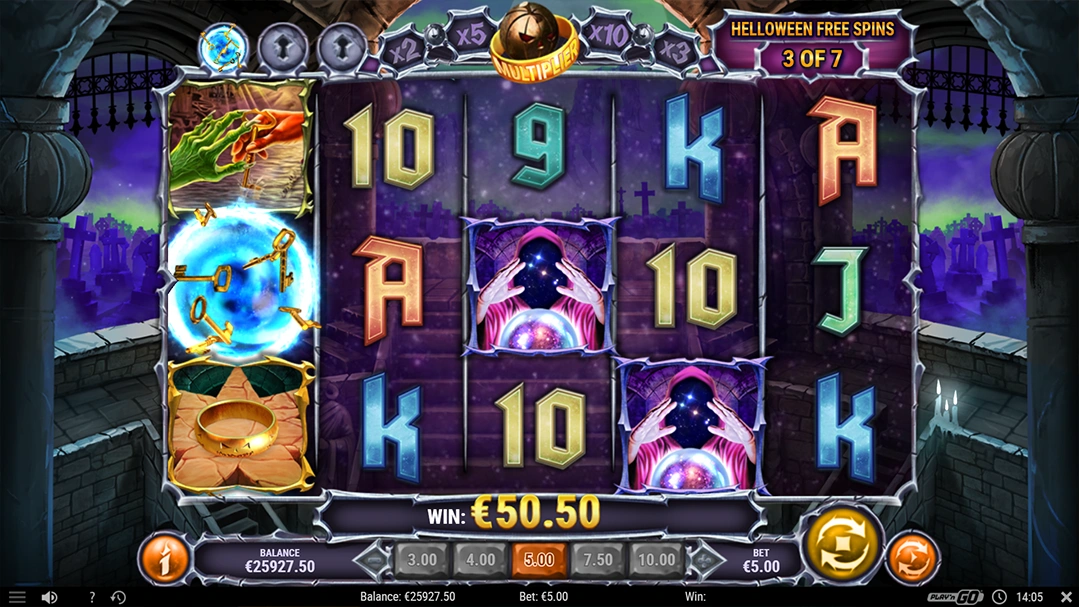Select the 3.00 bet value

tap(422, 560)
